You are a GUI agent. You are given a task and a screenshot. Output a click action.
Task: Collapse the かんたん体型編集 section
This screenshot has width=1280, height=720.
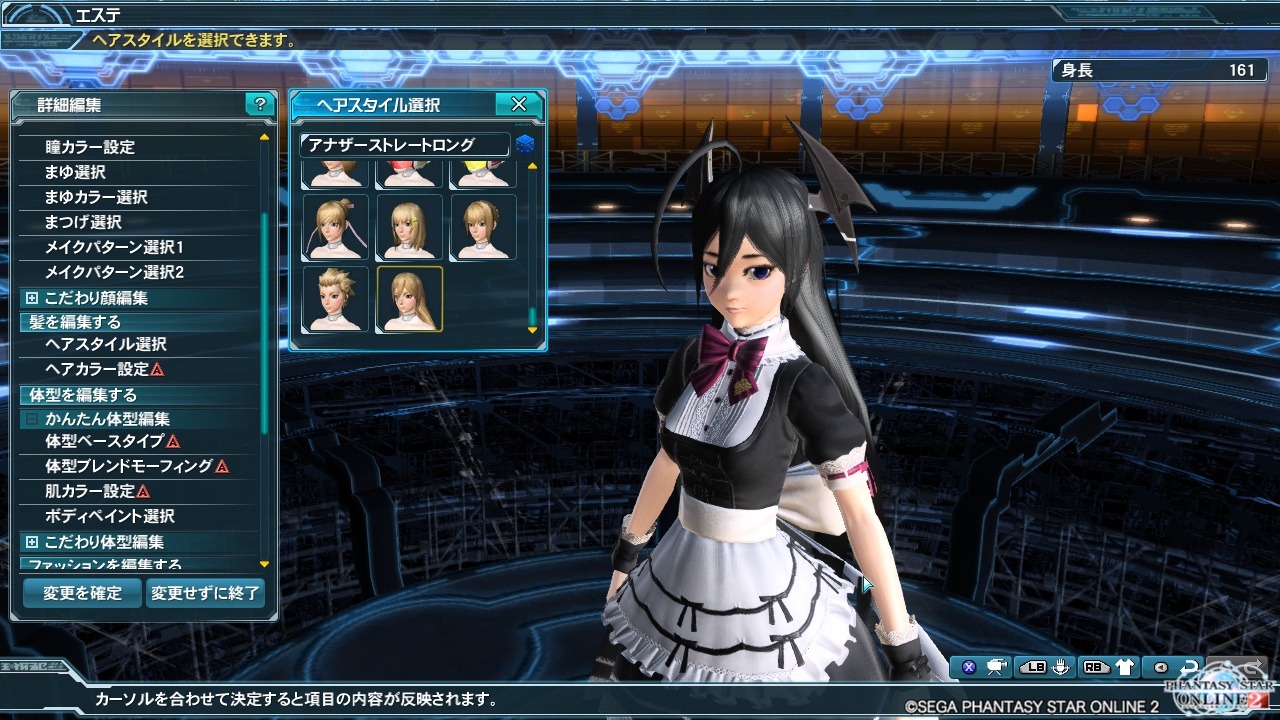(x=32, y=420)
